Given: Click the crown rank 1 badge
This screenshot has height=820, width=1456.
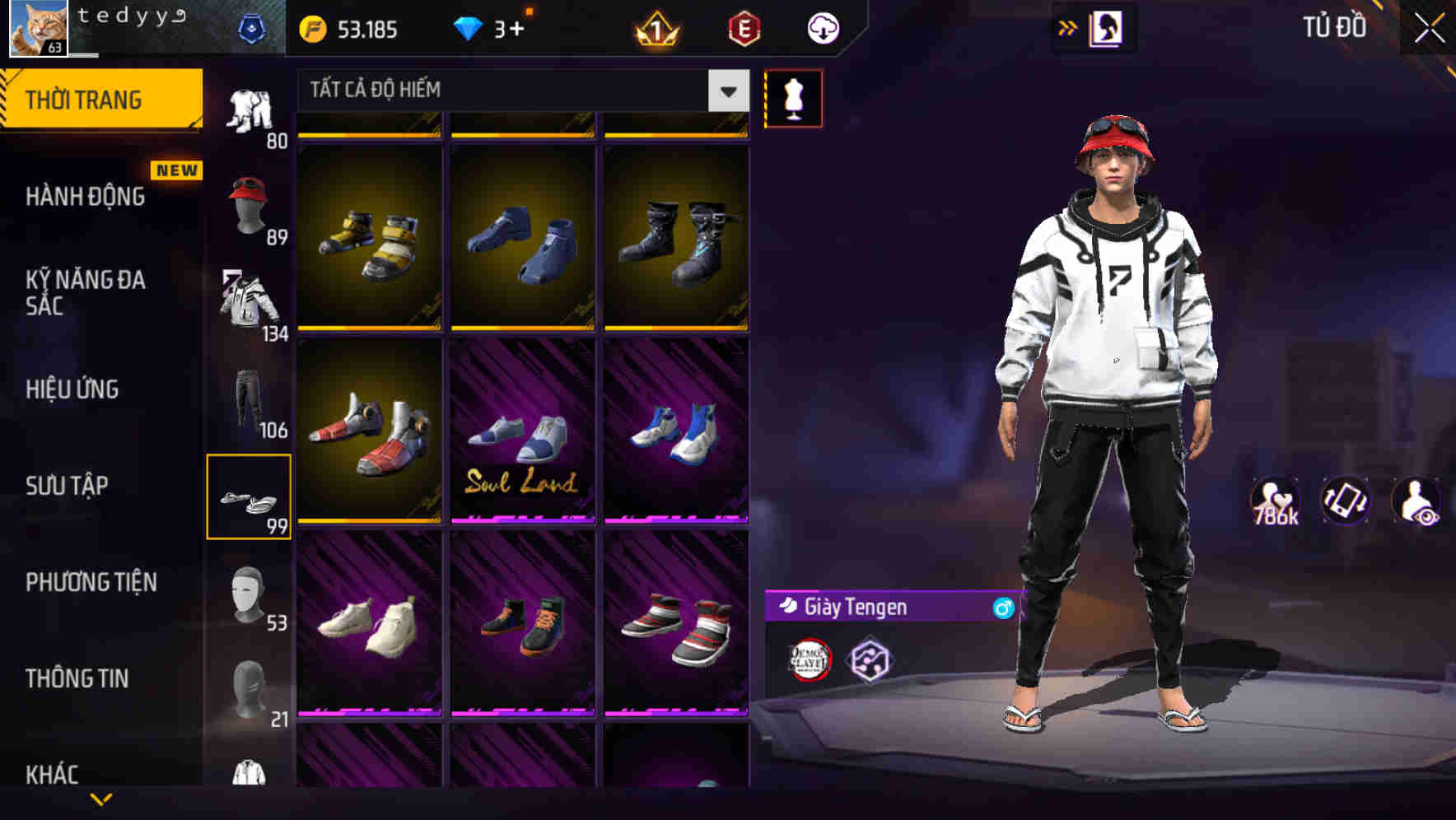Looking at the screenshot, I should (x=655, y=27).
